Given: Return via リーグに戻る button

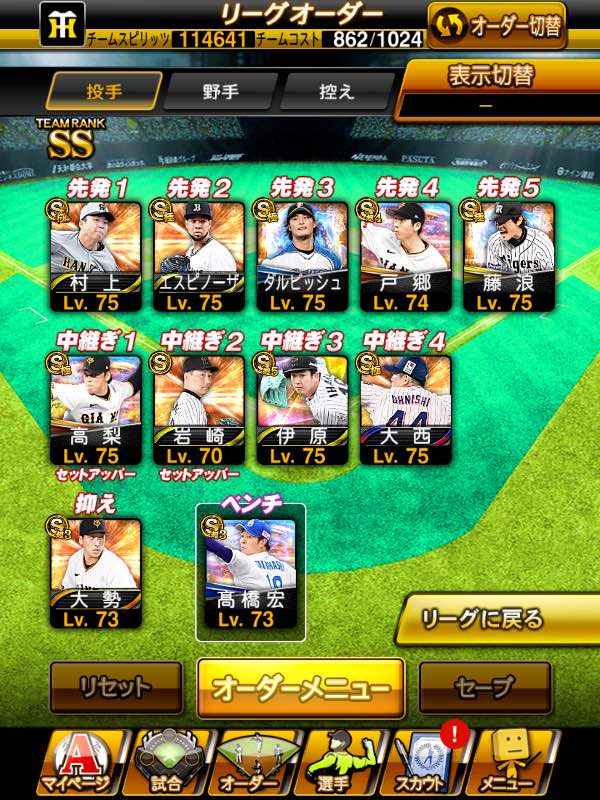Looking at the screenshot, I should pos(497,618).
